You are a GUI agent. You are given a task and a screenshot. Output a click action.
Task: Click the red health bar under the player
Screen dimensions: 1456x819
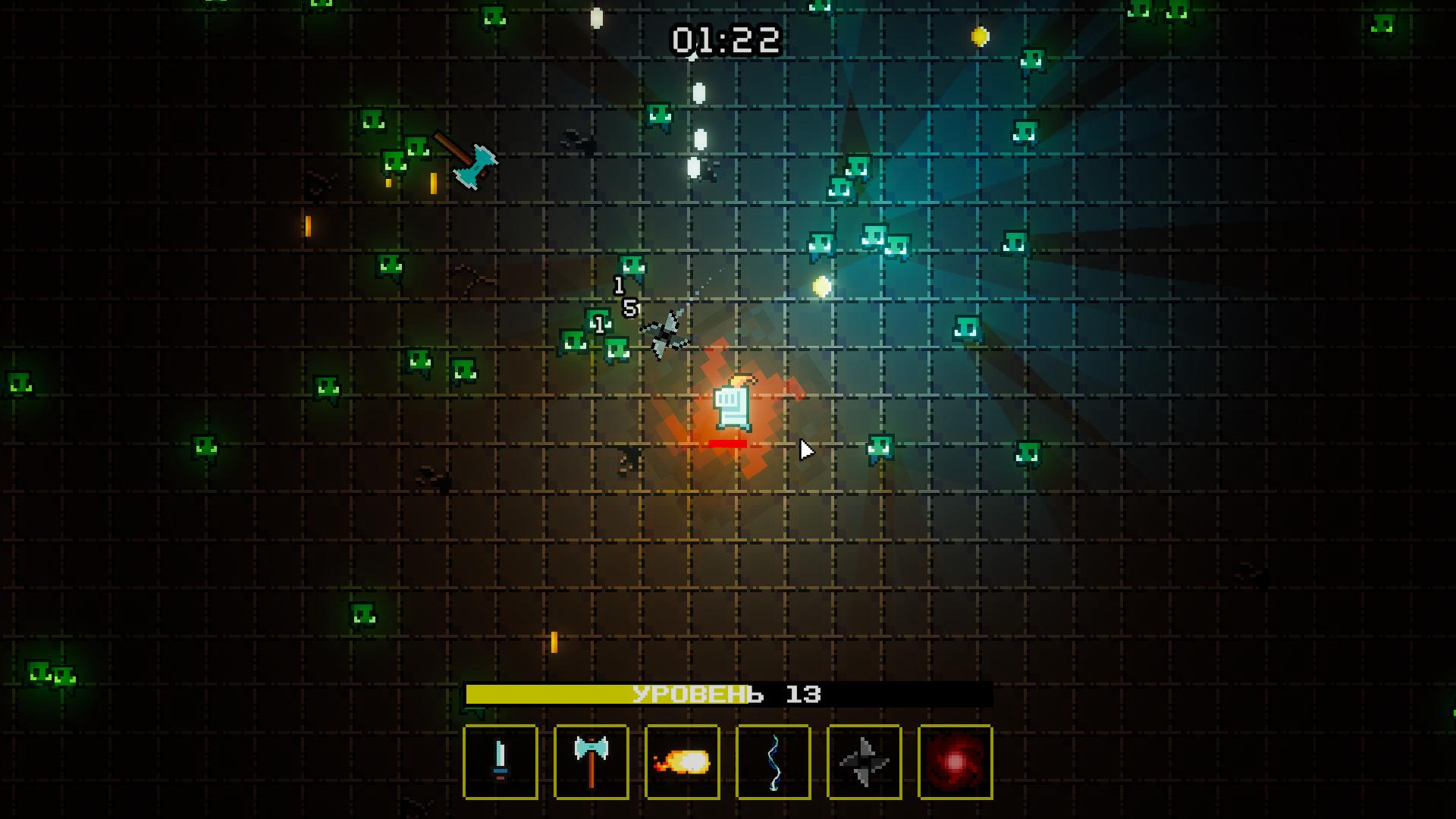tap(726, 442)
